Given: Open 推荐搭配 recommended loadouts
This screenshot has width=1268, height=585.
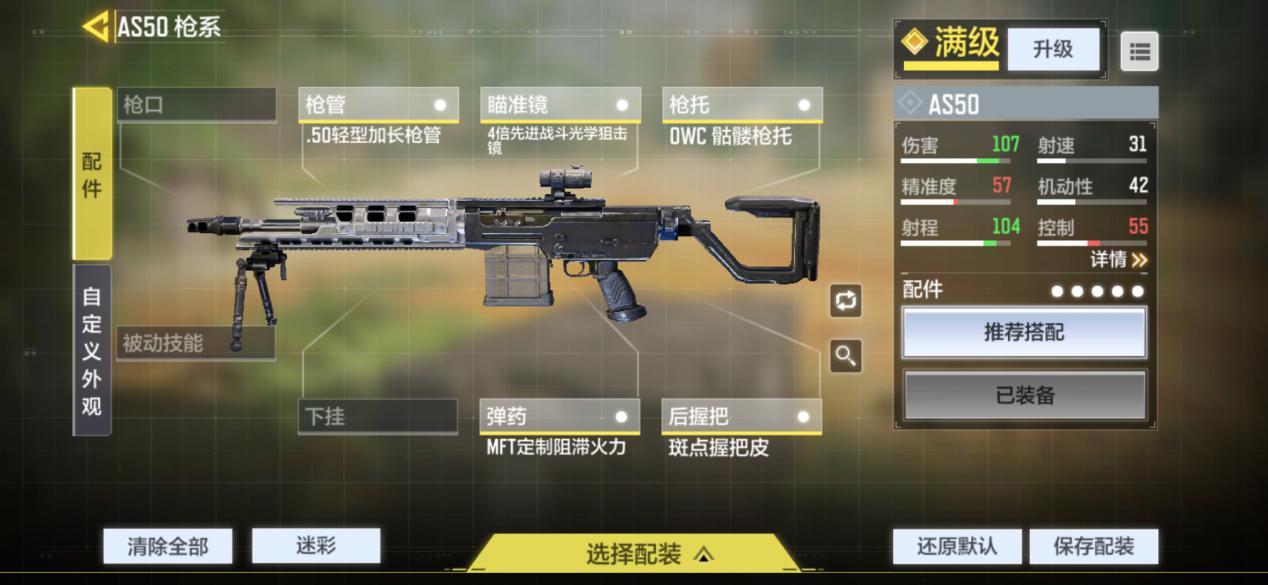Looking at the screenshot, I should tap(1024, 333).
